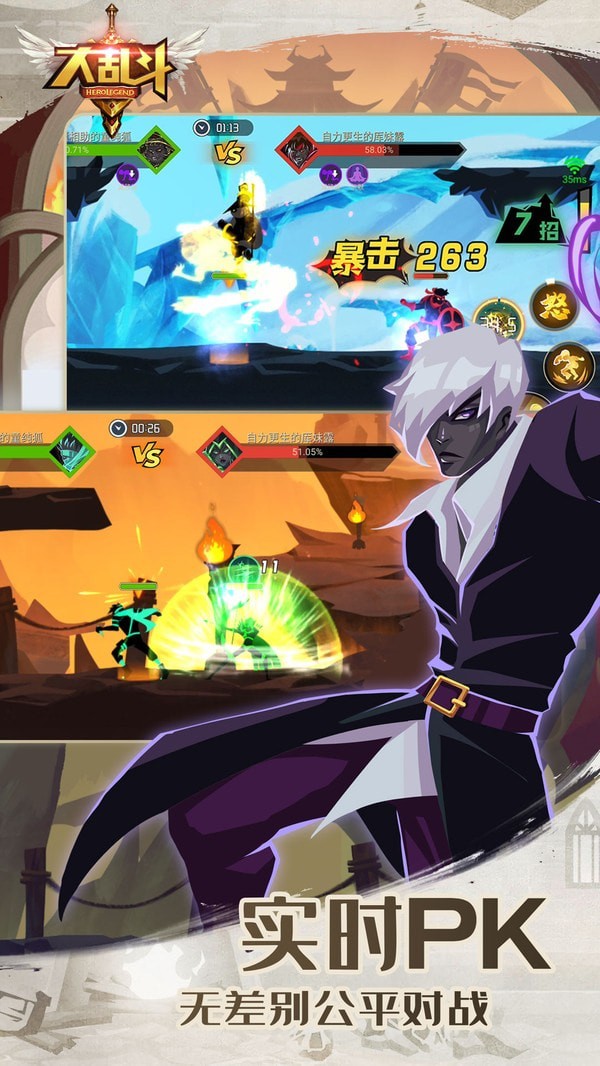Tap the golden dash-kick skill button
This screenshot has width=600, height=1066.
[x=566, y=367]
